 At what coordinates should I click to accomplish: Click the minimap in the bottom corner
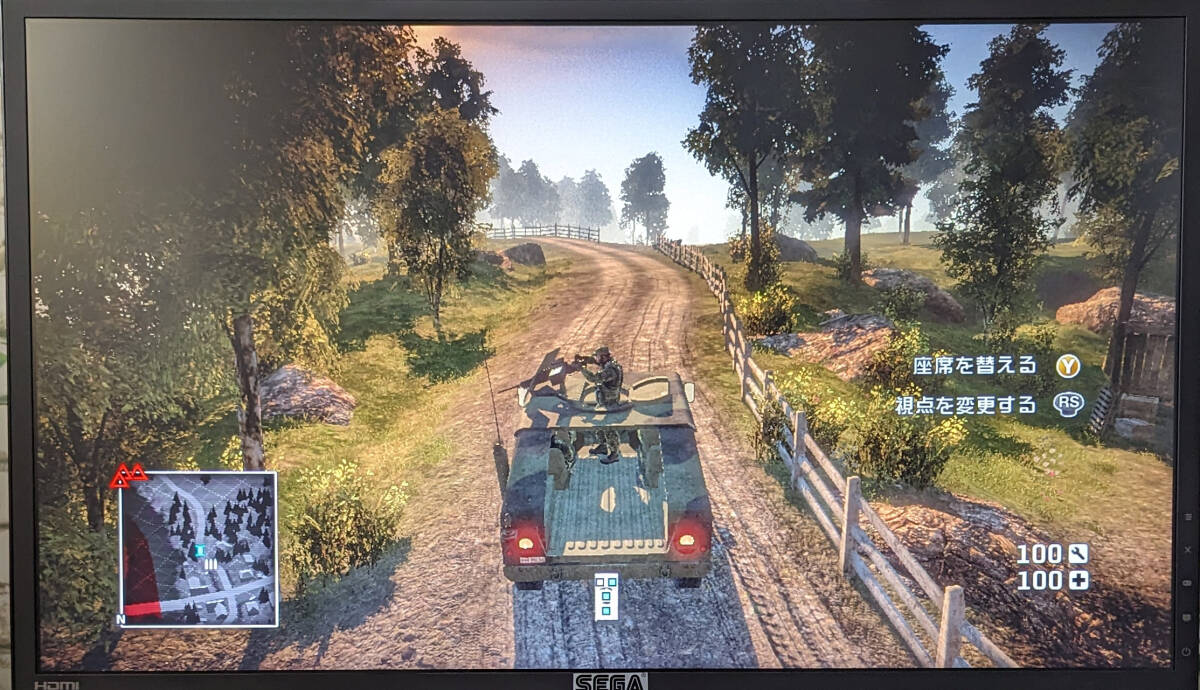[198, 549]
